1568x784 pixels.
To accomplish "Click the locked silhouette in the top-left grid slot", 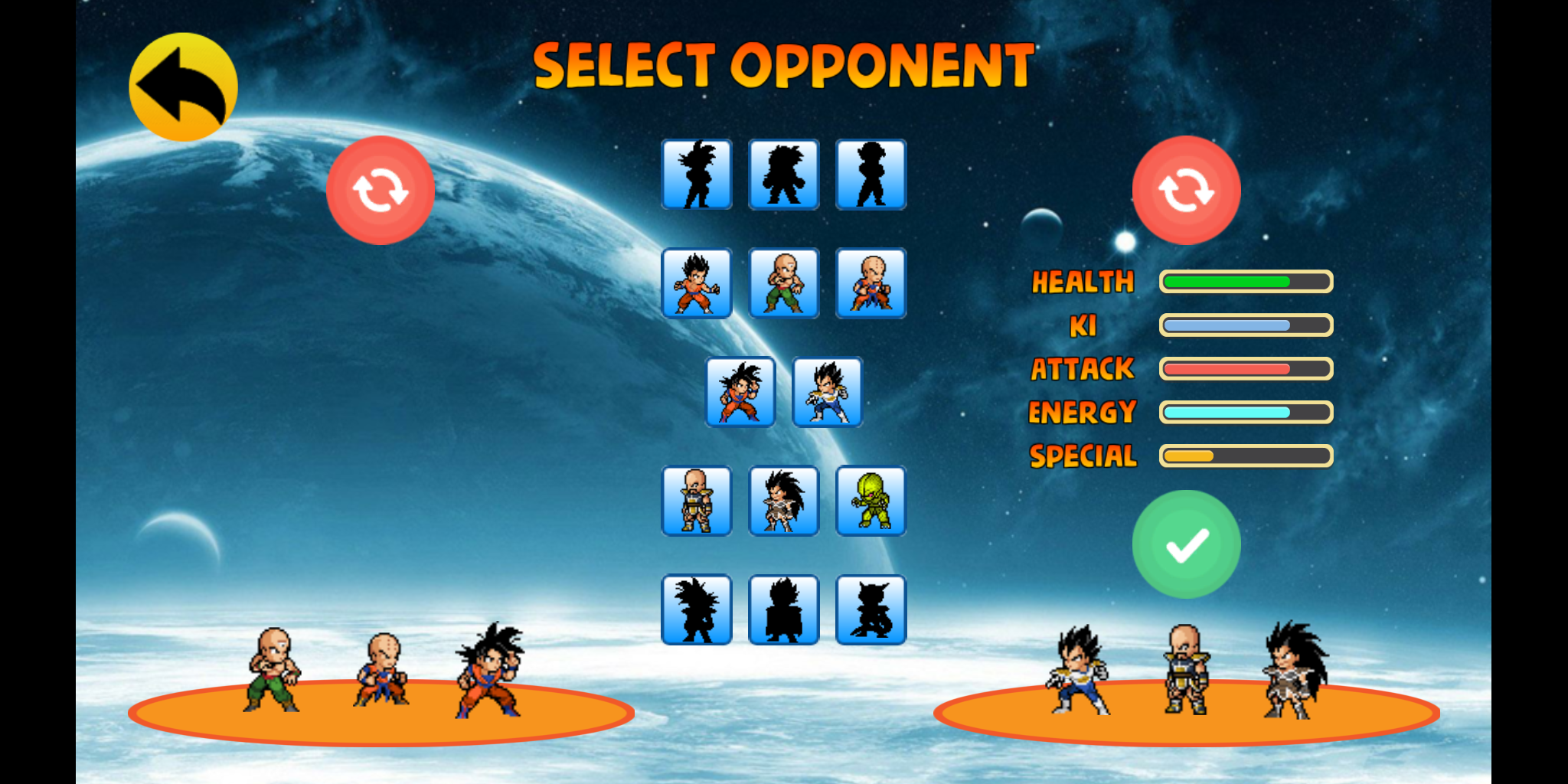I will click(697, 174).
